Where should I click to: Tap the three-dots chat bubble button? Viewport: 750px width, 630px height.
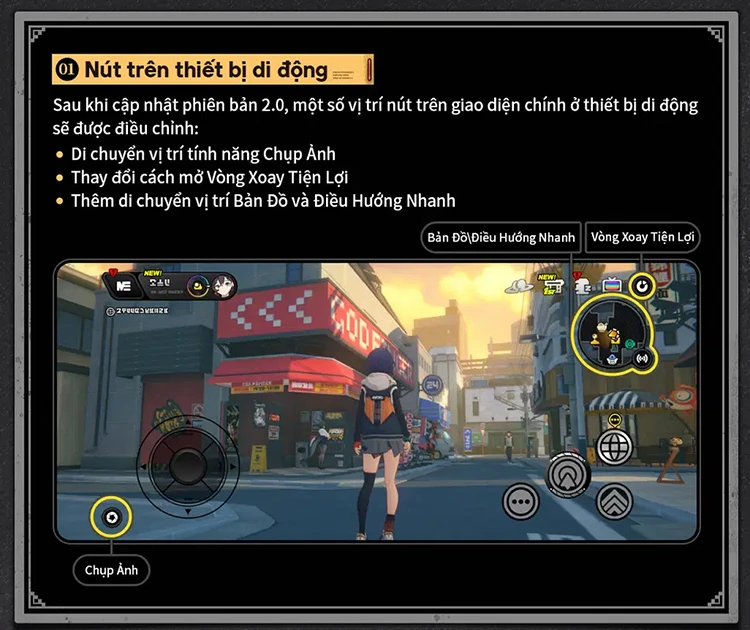pos(521,499)
